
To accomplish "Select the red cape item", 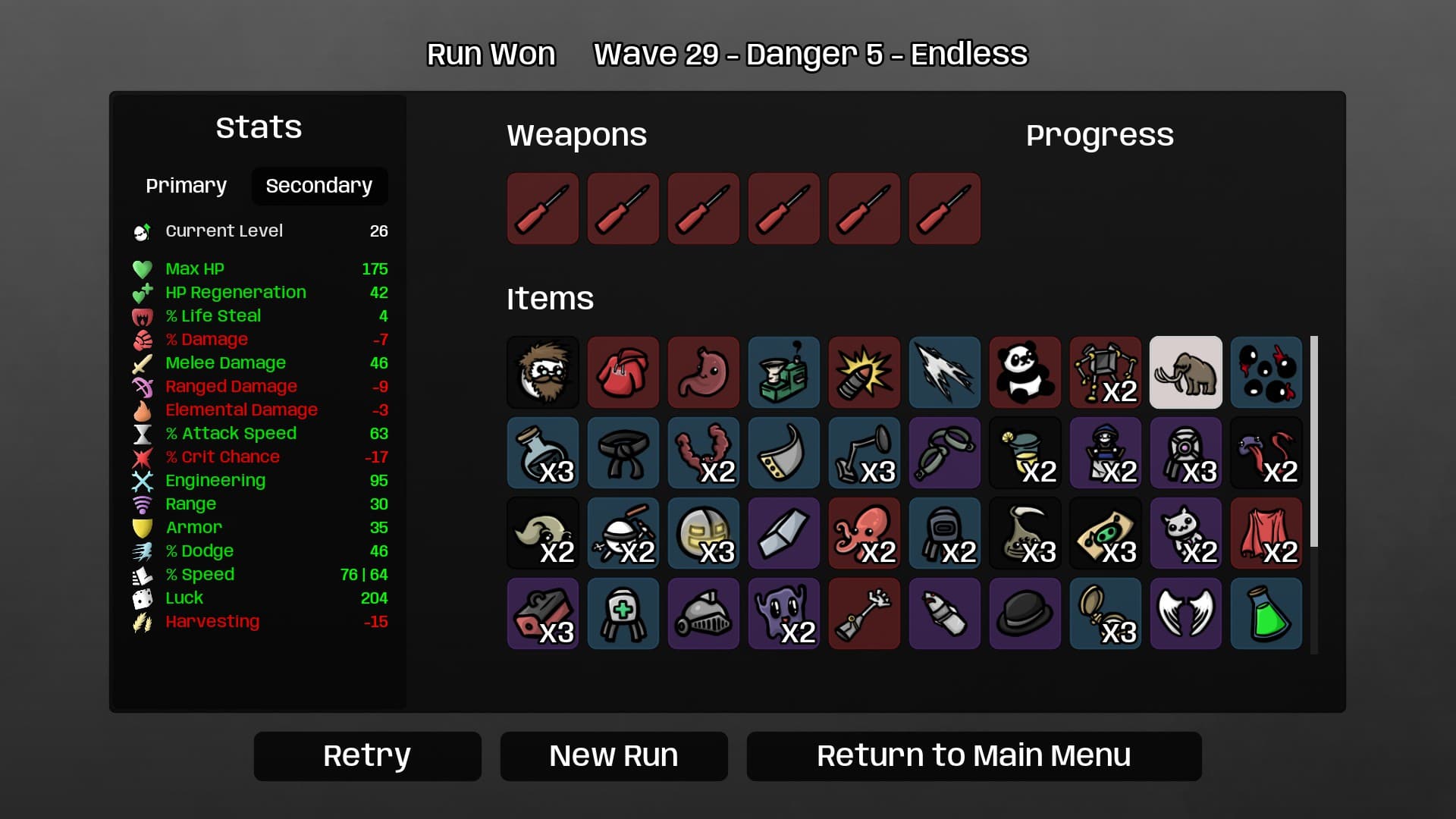I will click(x=1266, y=533).
